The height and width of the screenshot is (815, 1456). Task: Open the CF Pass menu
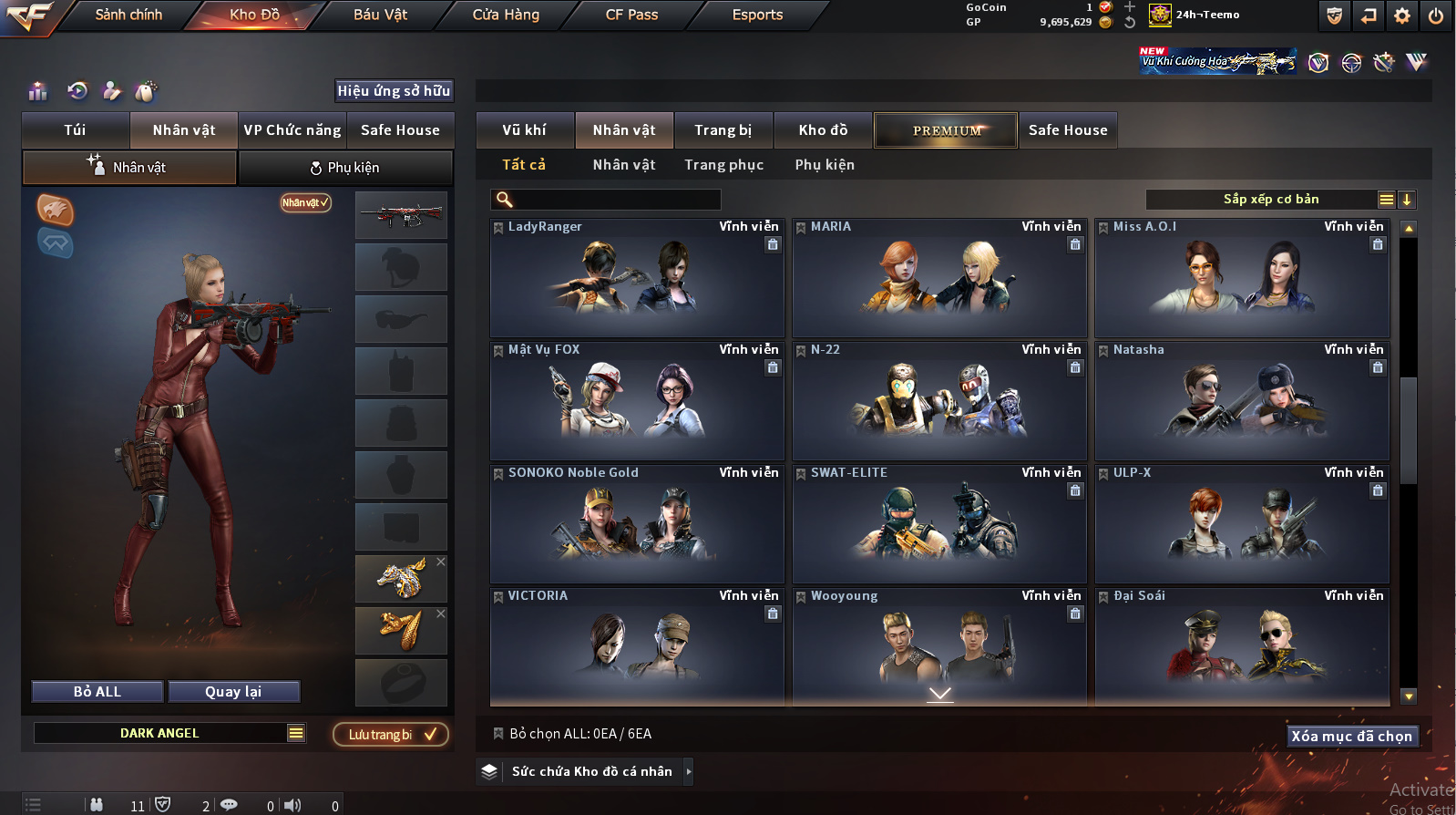click(631, 15)
